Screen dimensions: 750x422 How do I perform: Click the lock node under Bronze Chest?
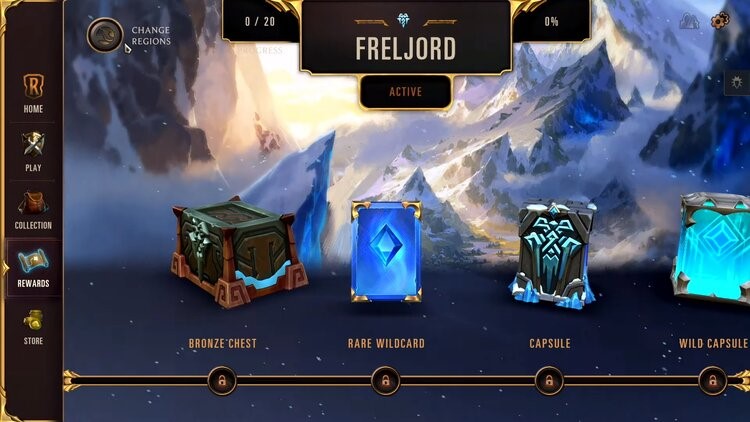pyautogui.click(x=222, y=380)
